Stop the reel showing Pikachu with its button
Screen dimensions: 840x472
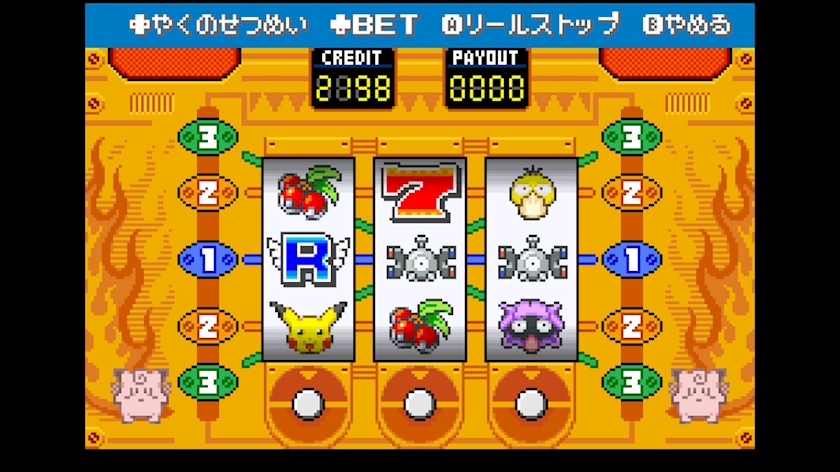[307, 402]
